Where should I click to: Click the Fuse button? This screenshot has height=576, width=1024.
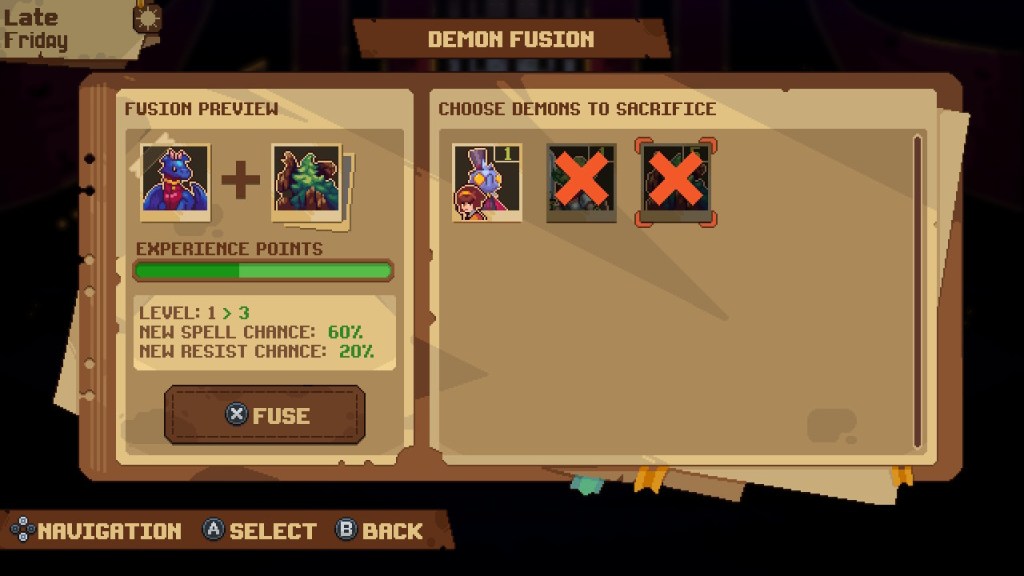265,415
